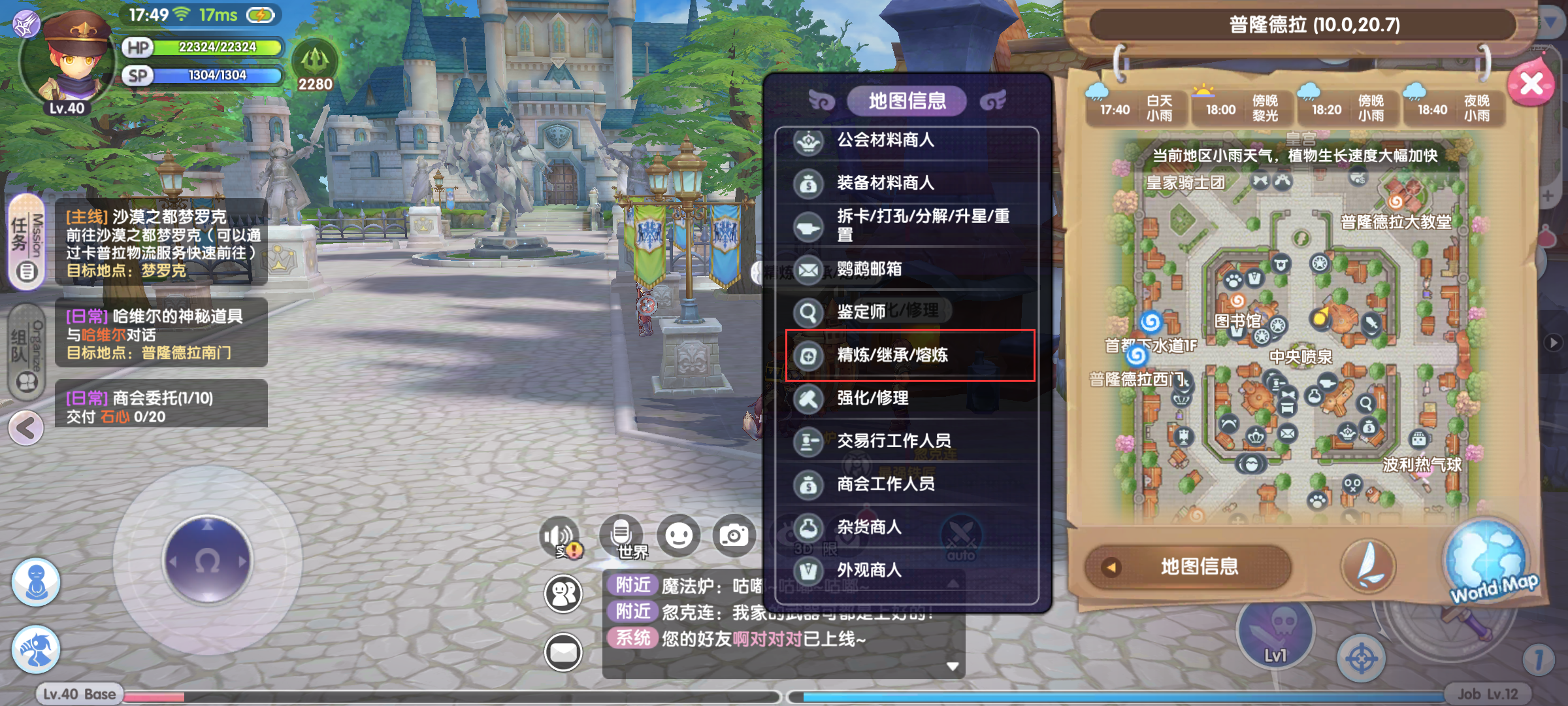Click the magnifier icon next to 鉴定师
The height and width of the screenshot is (706, 1568).
click(809, 311)
